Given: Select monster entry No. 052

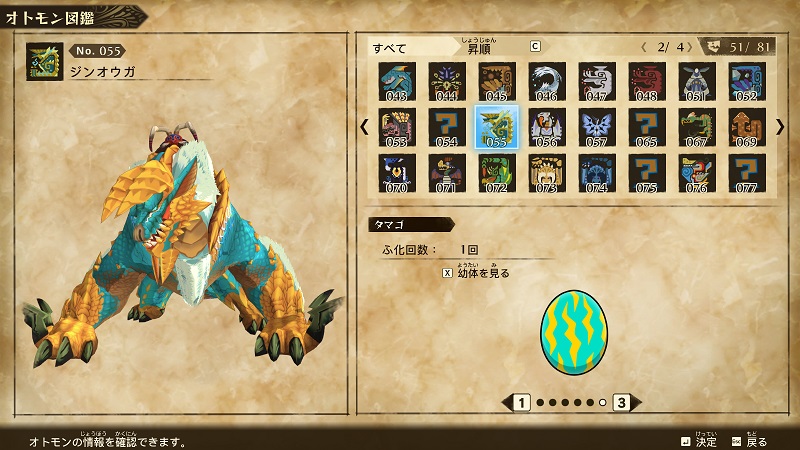Looking at the screenshot, I should (747, 81).
